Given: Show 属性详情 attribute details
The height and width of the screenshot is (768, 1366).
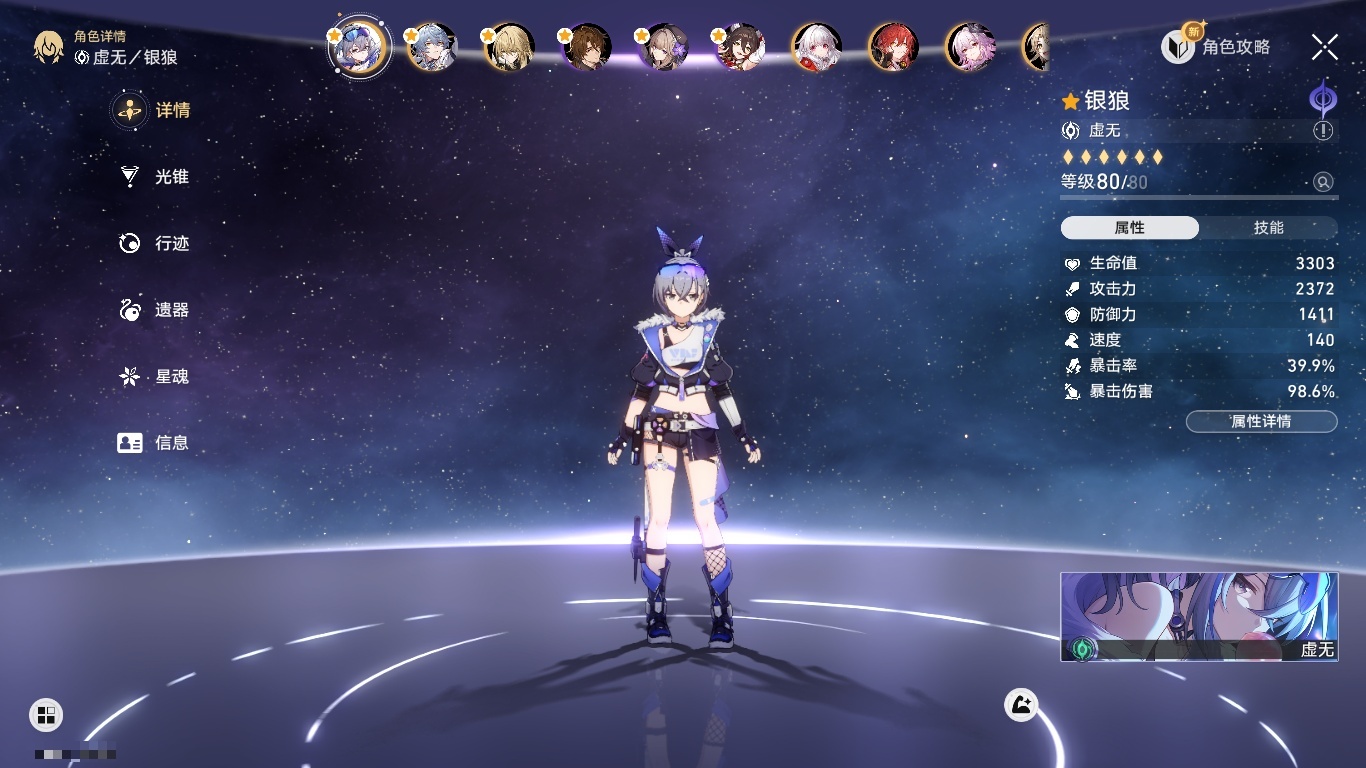Looking at the screenshot, I should pos(1261,421).
